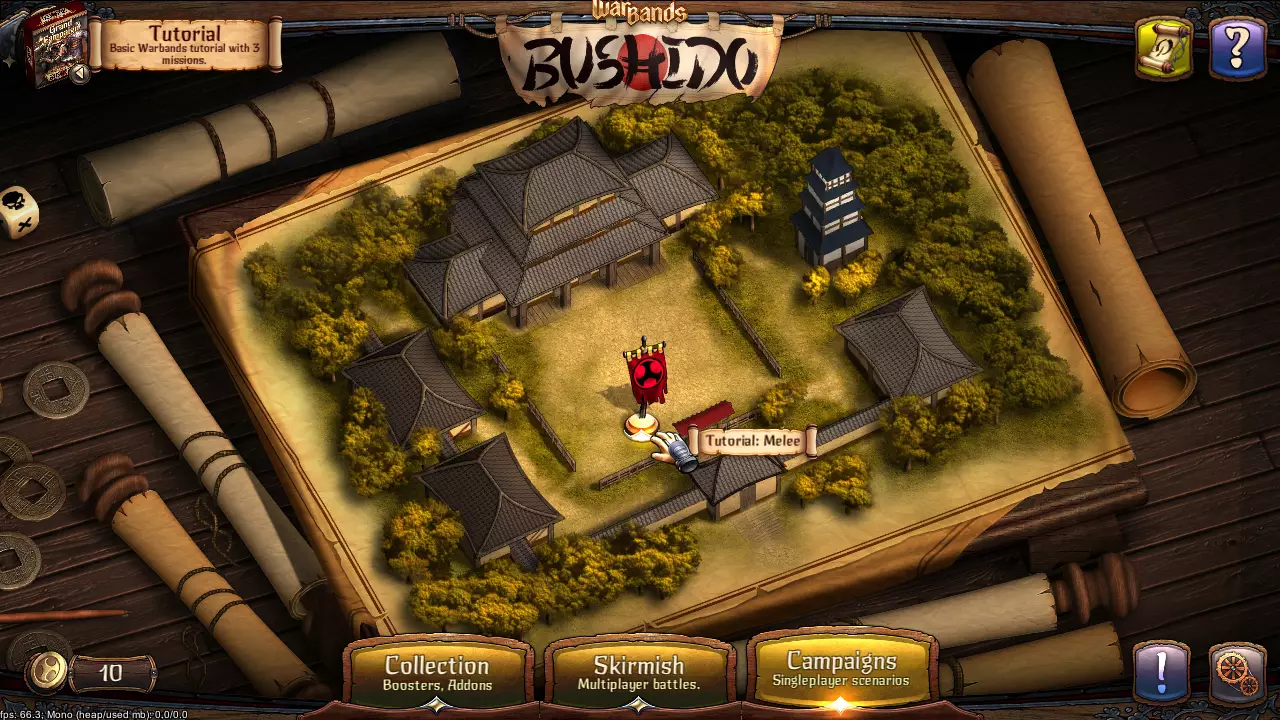This screenshot has width=1280, height=720.
Task: View alerts via the exclamation mark icon
Action: (1160, 672)
